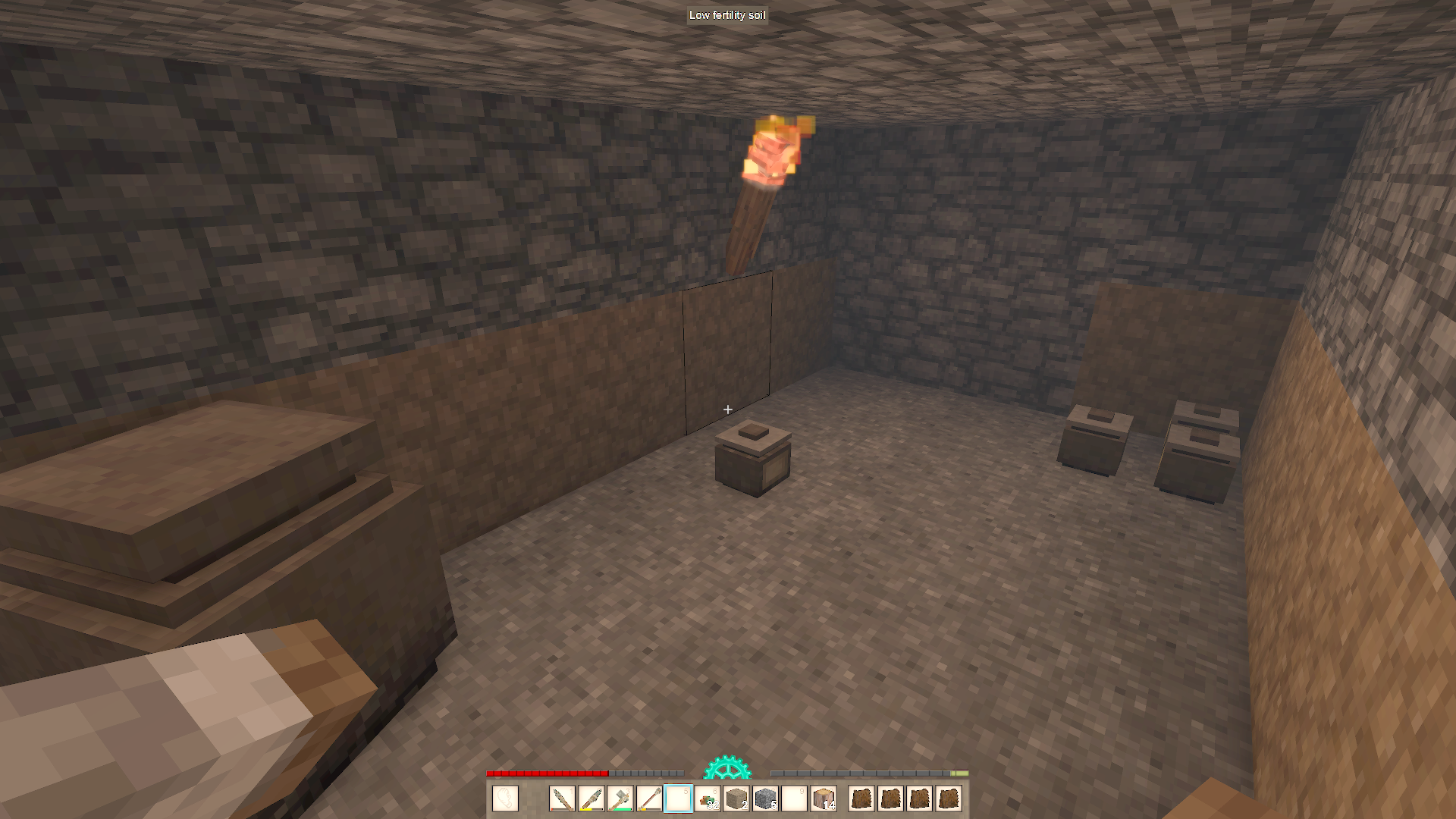This screenshot has width=1456, height=819.
Task: Click the first hide backpack slot
Action: 862,799
